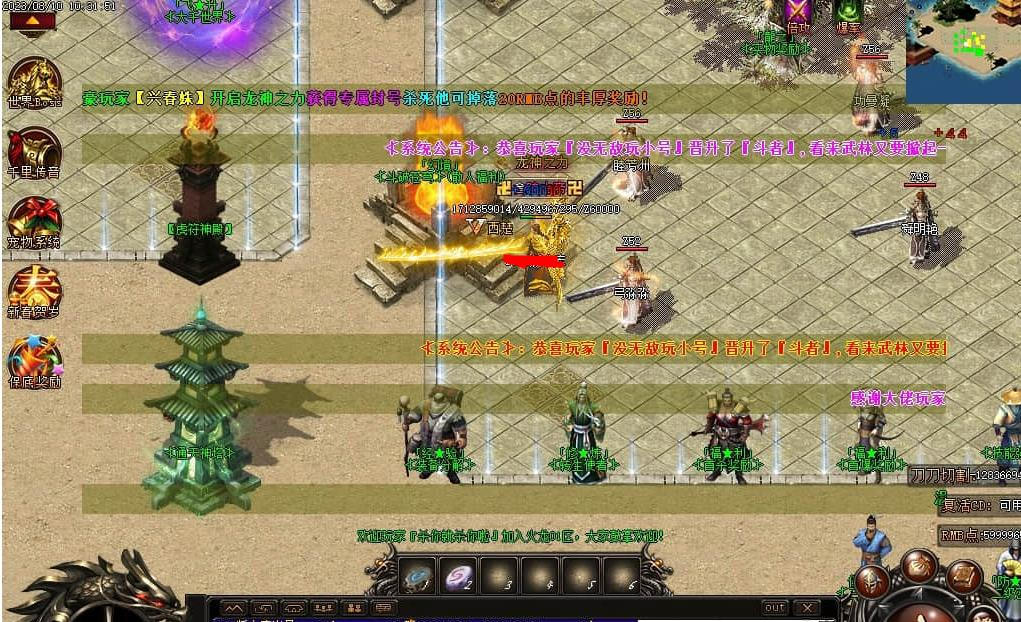Open the 保底奖励 rewards icon
The width and height of the screenshot is (1021, 622).
[x=35, y=360]
